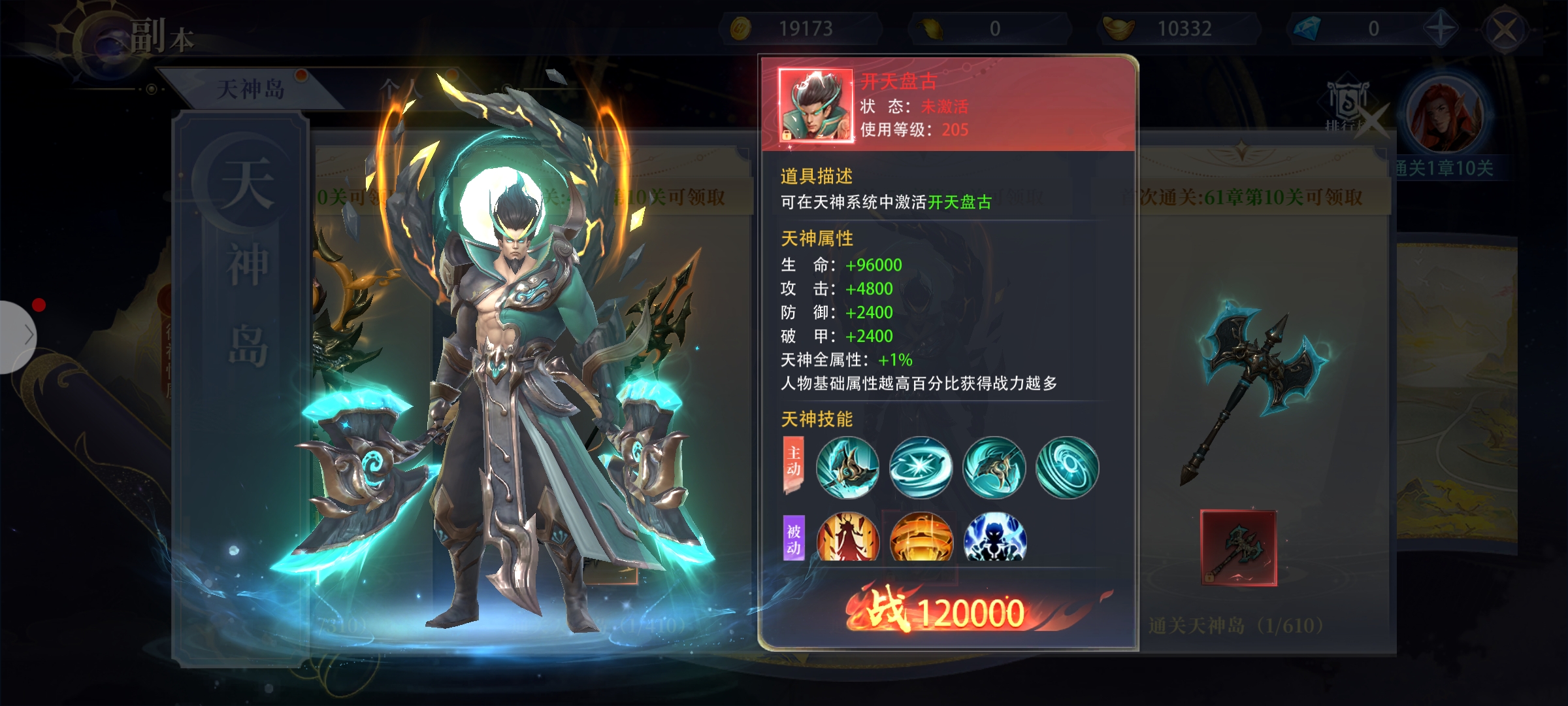The width and height of the screenshot is (1568, 706).
Task: Select the red axe reward slot
Action: click(x=1238, y=548)
